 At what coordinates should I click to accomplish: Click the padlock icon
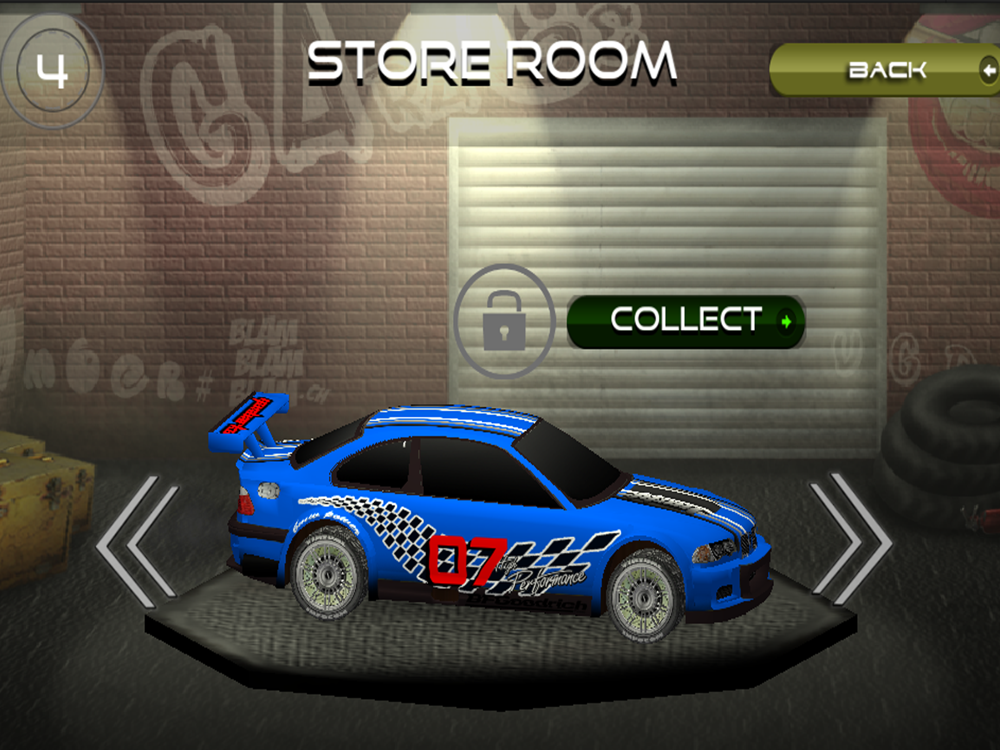point(504,321)
